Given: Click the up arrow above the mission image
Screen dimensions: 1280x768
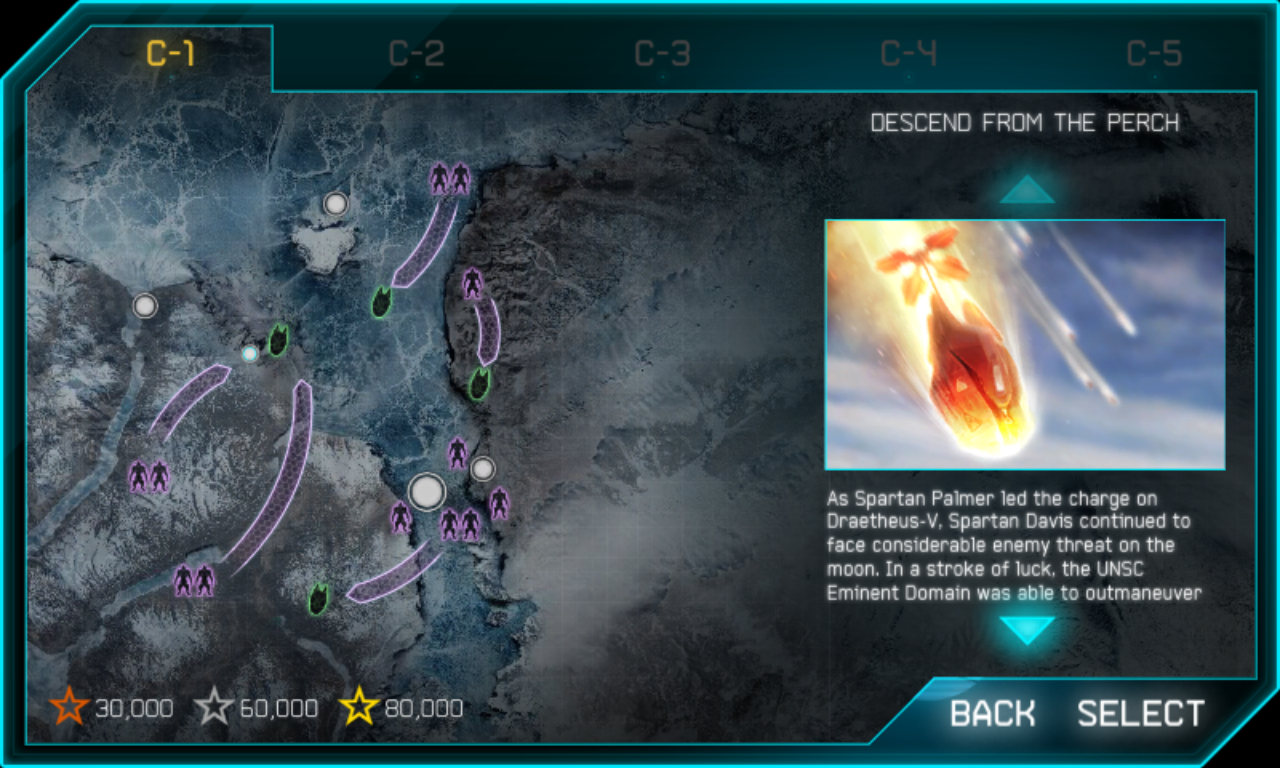Looking at the screenshot, I should point(1027,190).
